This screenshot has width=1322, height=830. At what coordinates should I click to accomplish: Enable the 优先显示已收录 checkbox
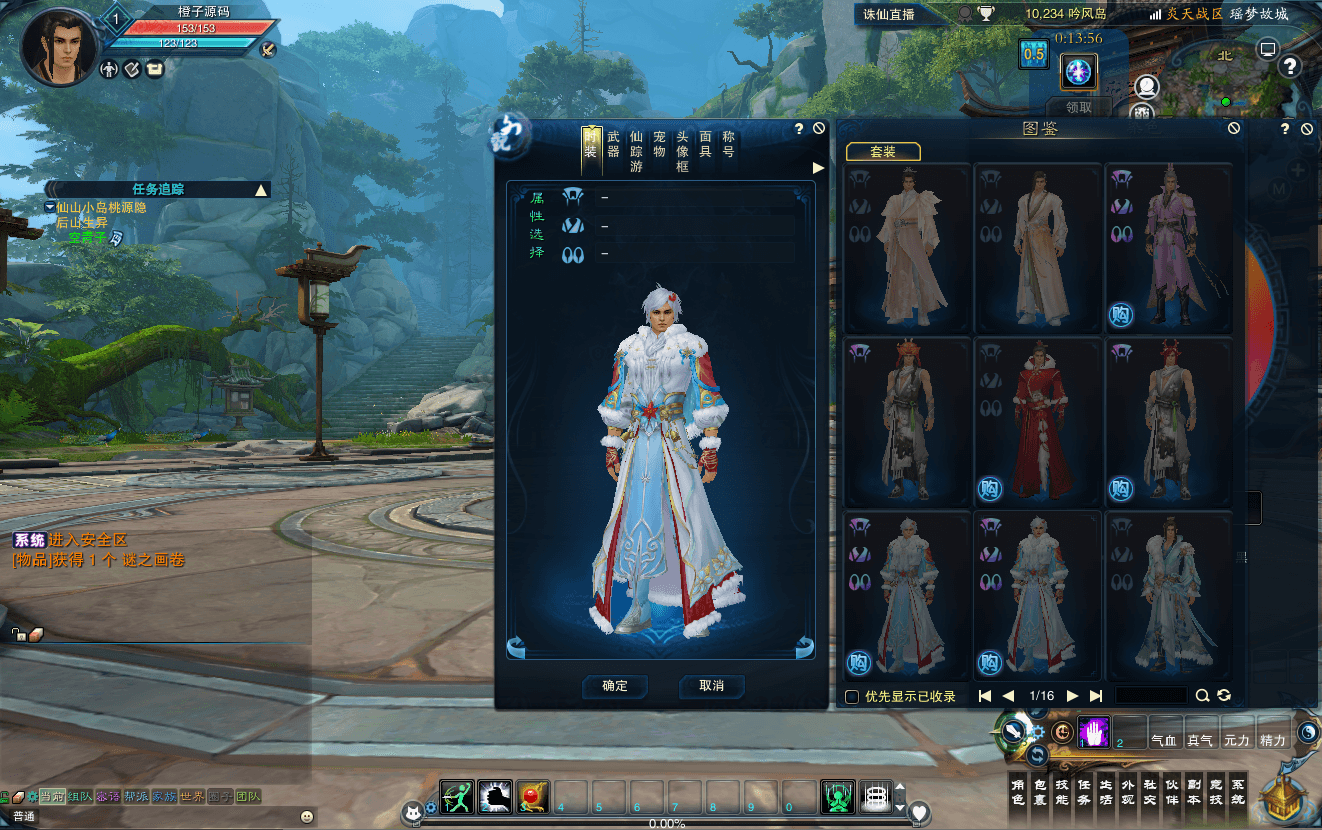pos(853,695)
